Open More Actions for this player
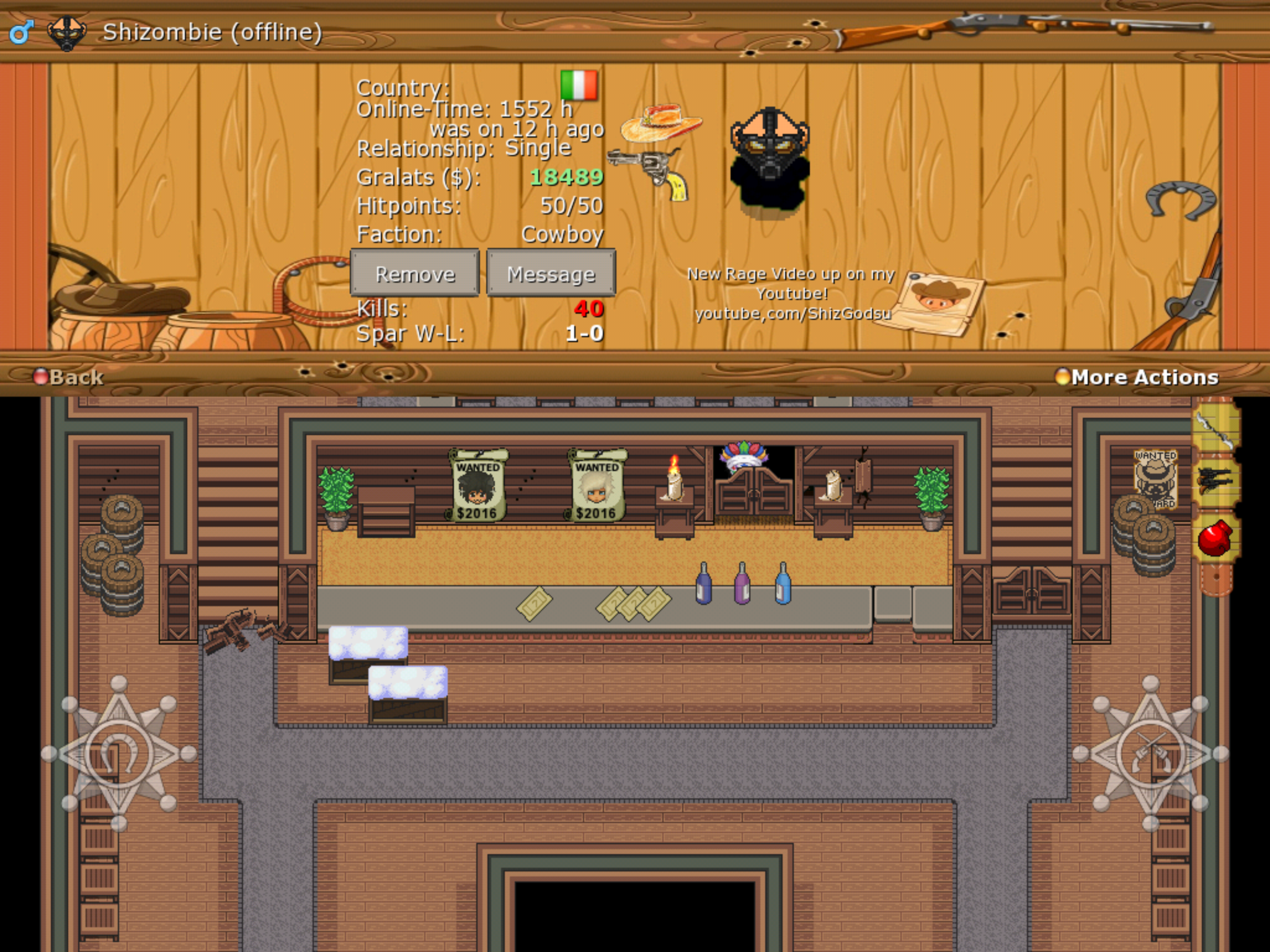1270x952 pixels. point(1137,377)
